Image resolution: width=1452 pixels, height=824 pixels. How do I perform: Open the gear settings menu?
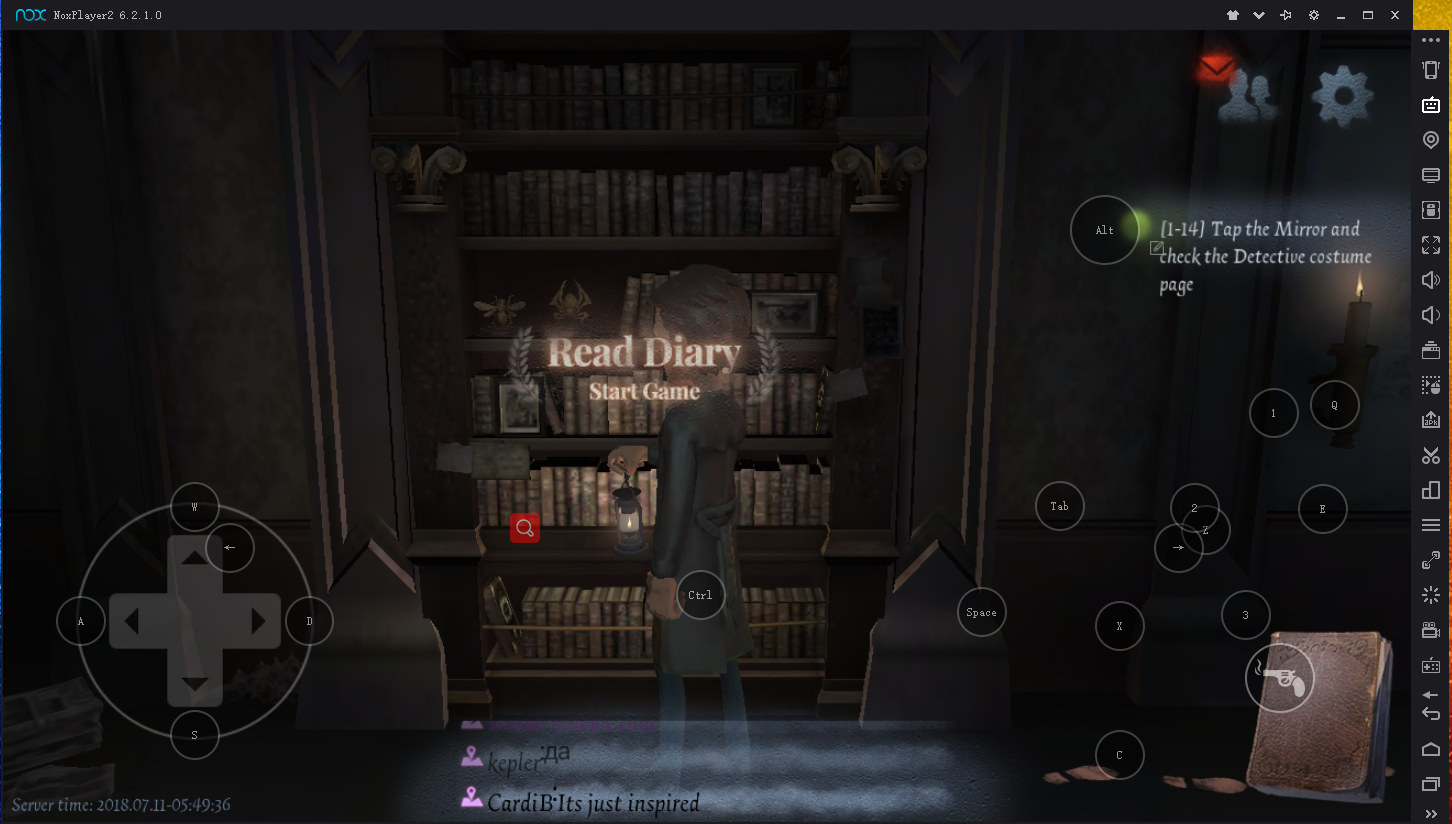pyautogui.click(x=1342, y=96)
